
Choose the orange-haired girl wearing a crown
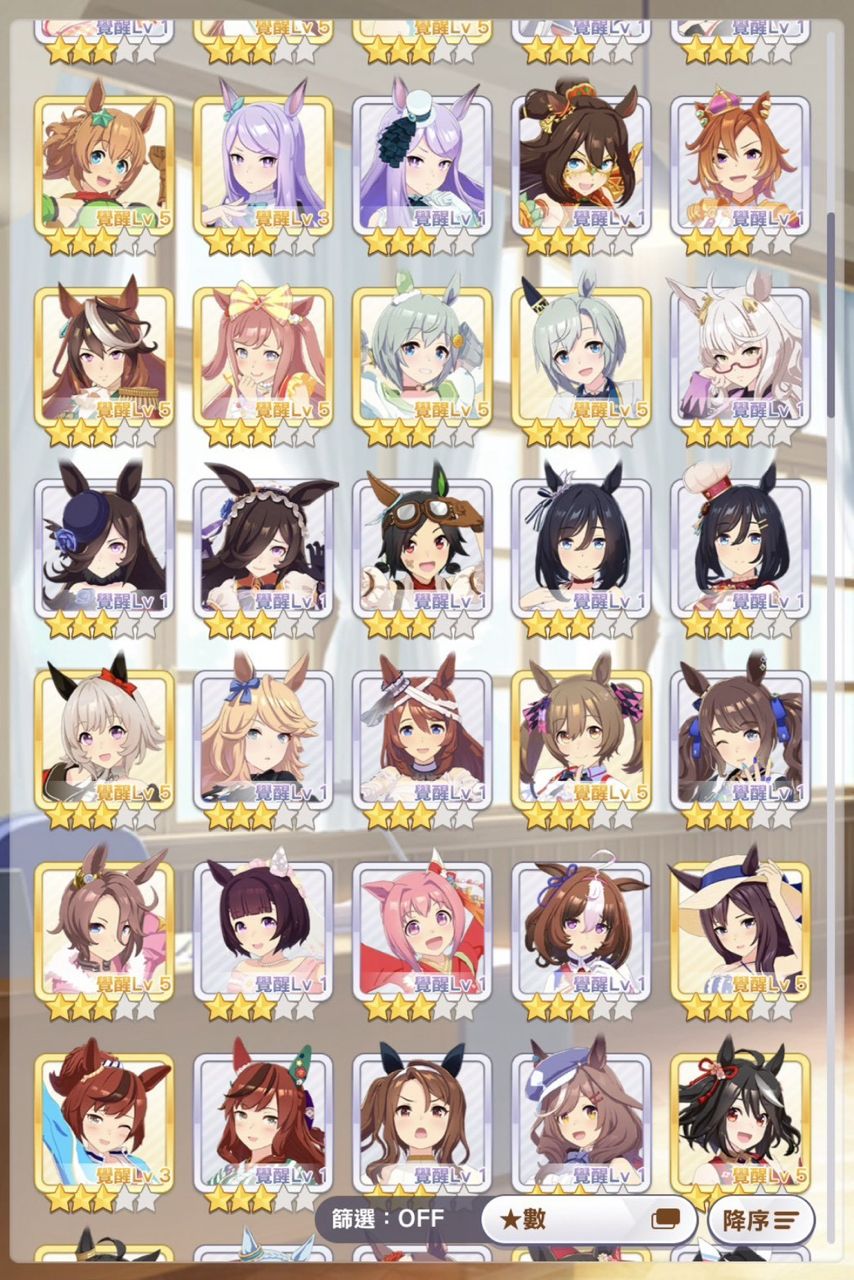(x=740, y=165)
